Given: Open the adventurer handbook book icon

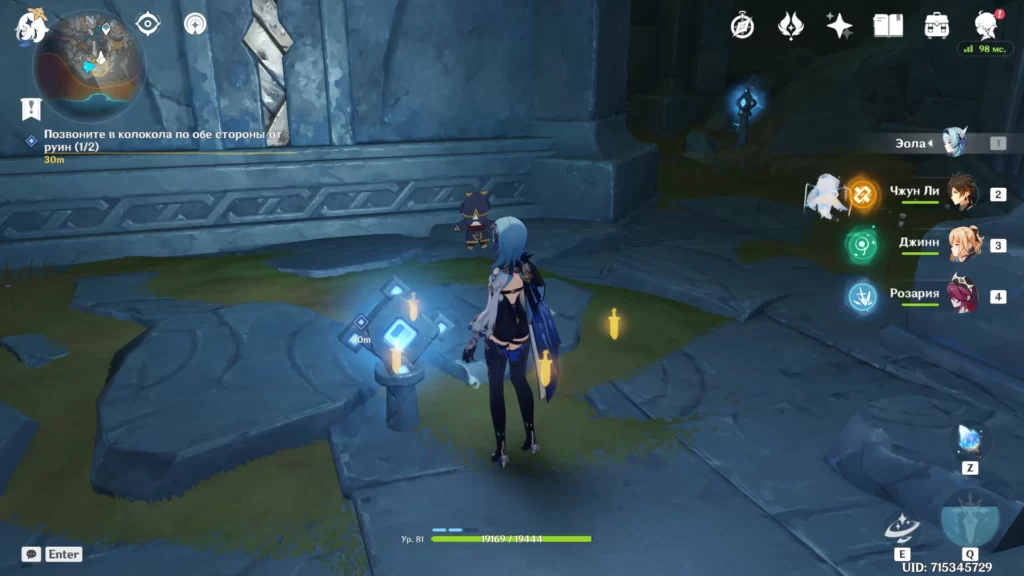Looking at the screenshot, I should click(888, 26).
